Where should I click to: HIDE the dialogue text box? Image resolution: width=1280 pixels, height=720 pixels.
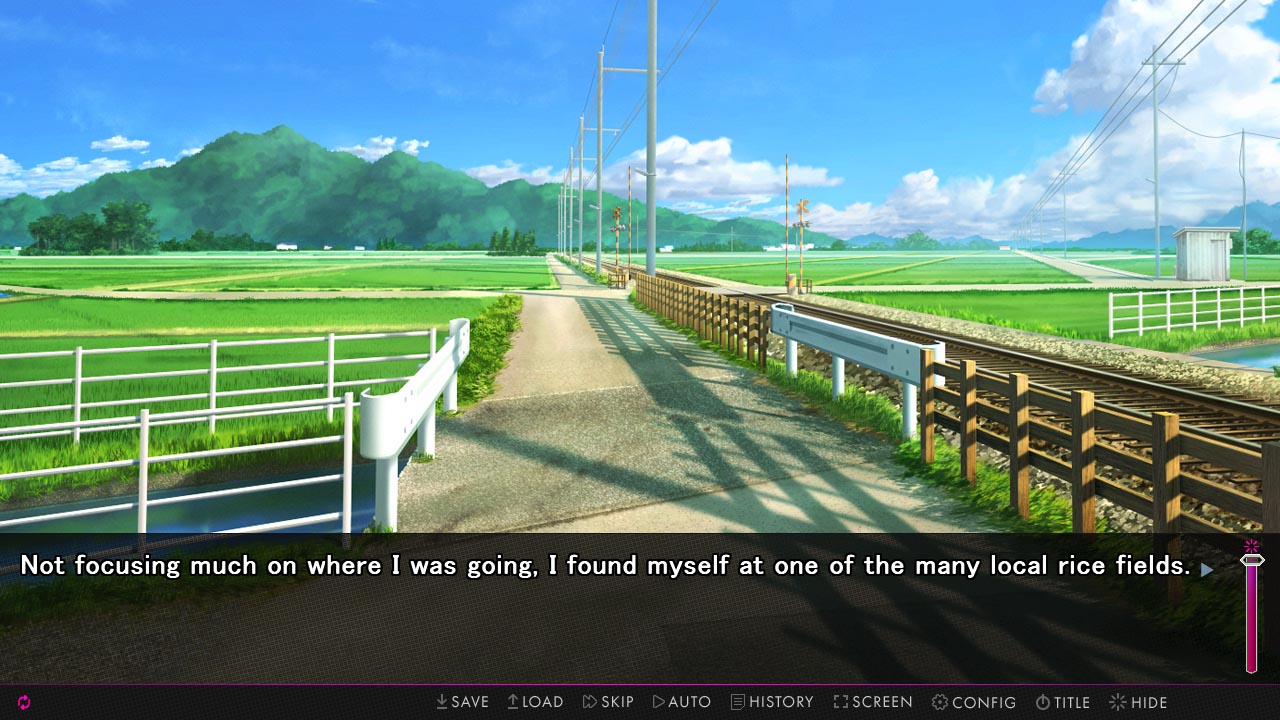pyautogui.click(x=1138, y=702)
